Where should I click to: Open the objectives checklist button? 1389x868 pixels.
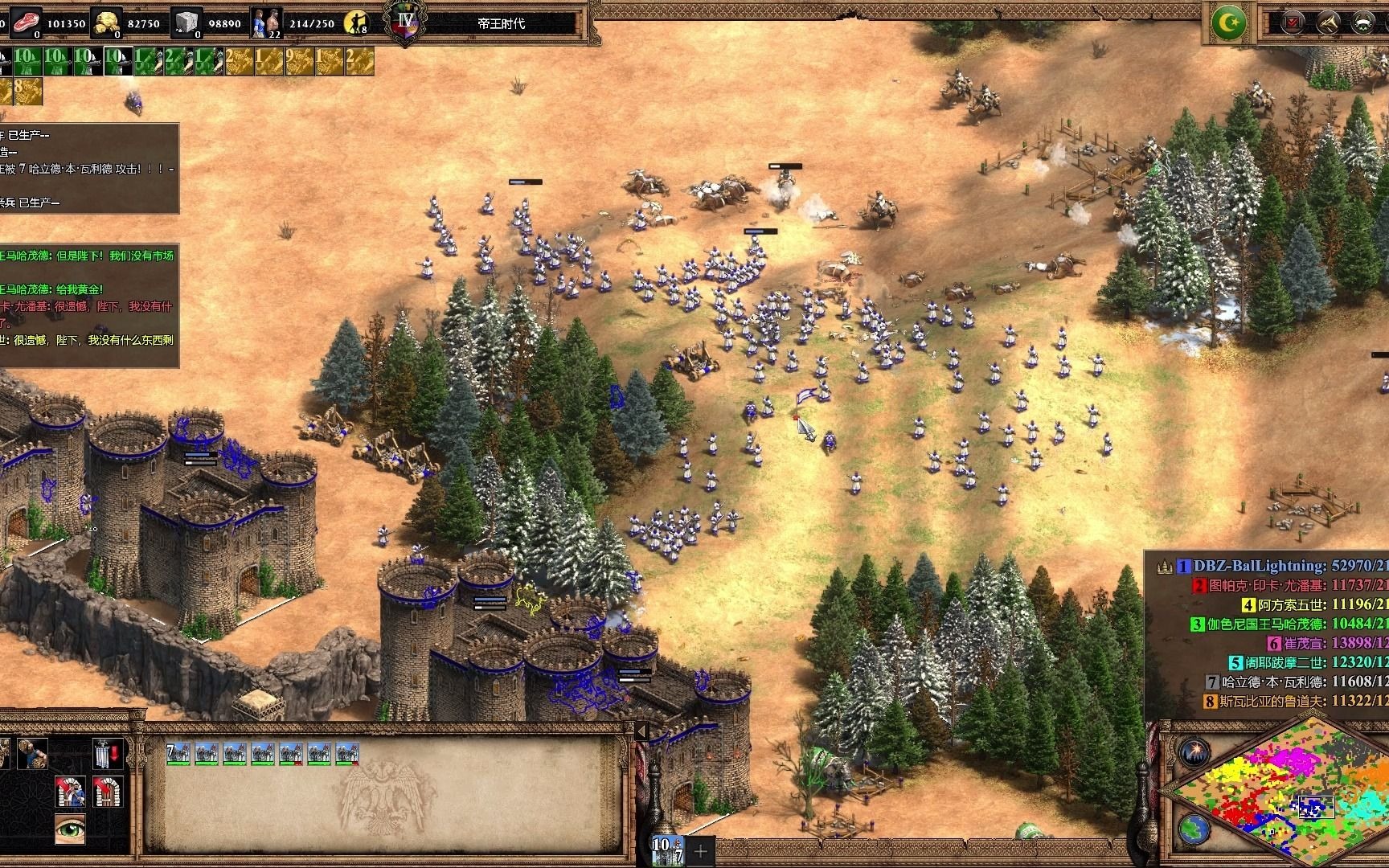coord(1293,22)
